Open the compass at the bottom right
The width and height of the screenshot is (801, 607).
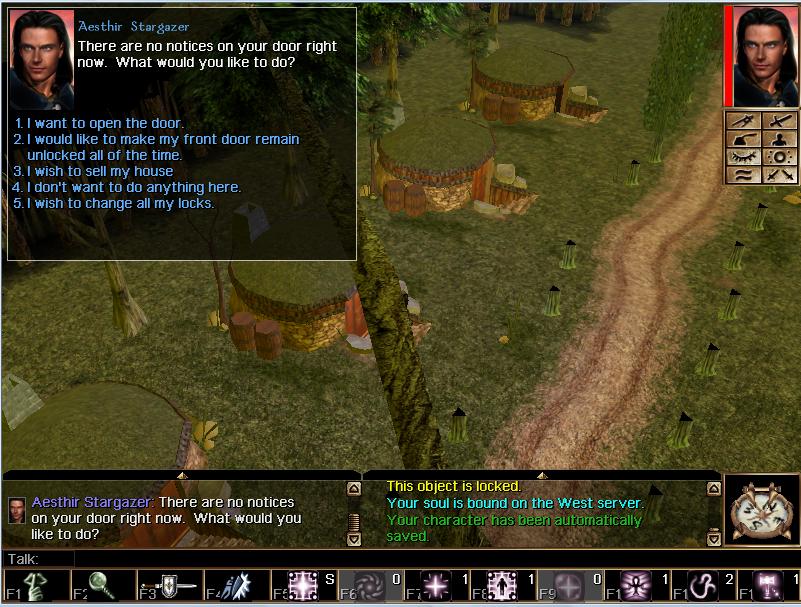click(x=760, y=509)
